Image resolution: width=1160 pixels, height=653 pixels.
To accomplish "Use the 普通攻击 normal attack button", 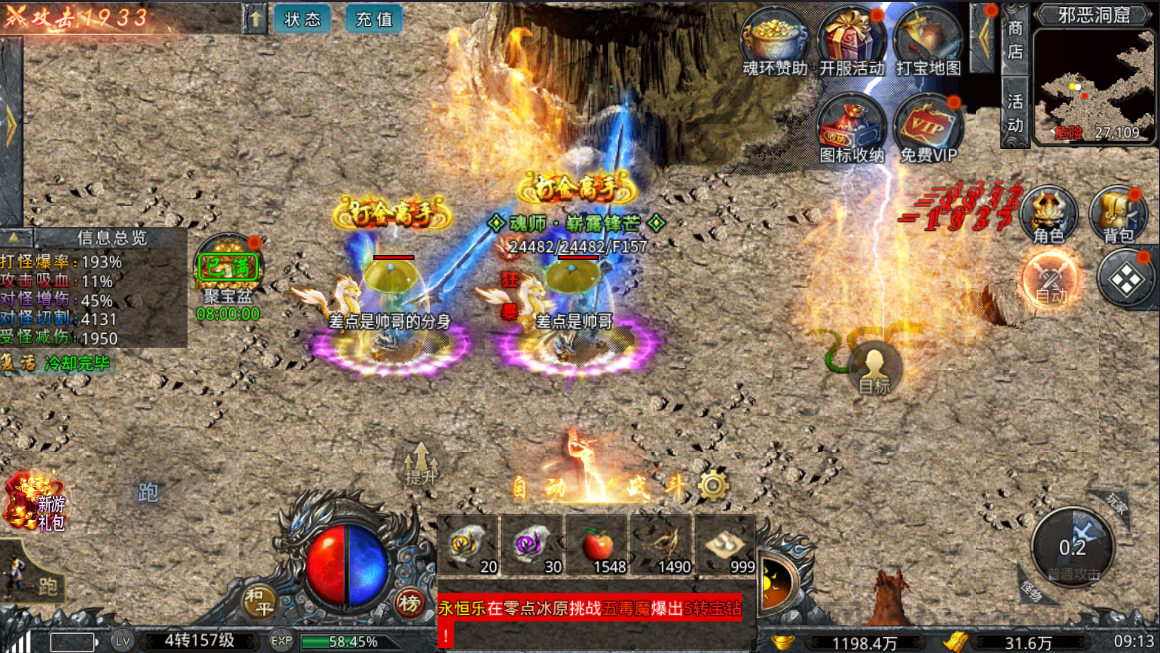I will pos(1072,548).
